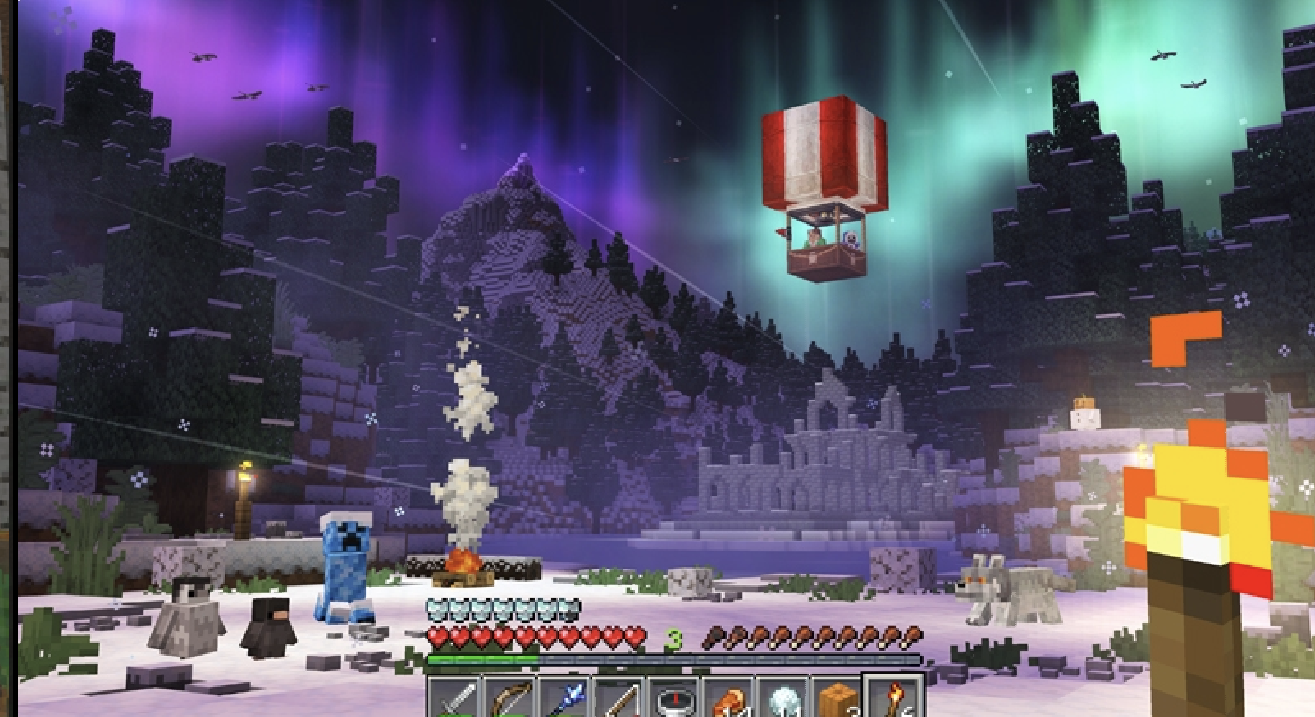Switch to the compass hotbar slot
Screen dimensions: 1315x717
point(673,697)
